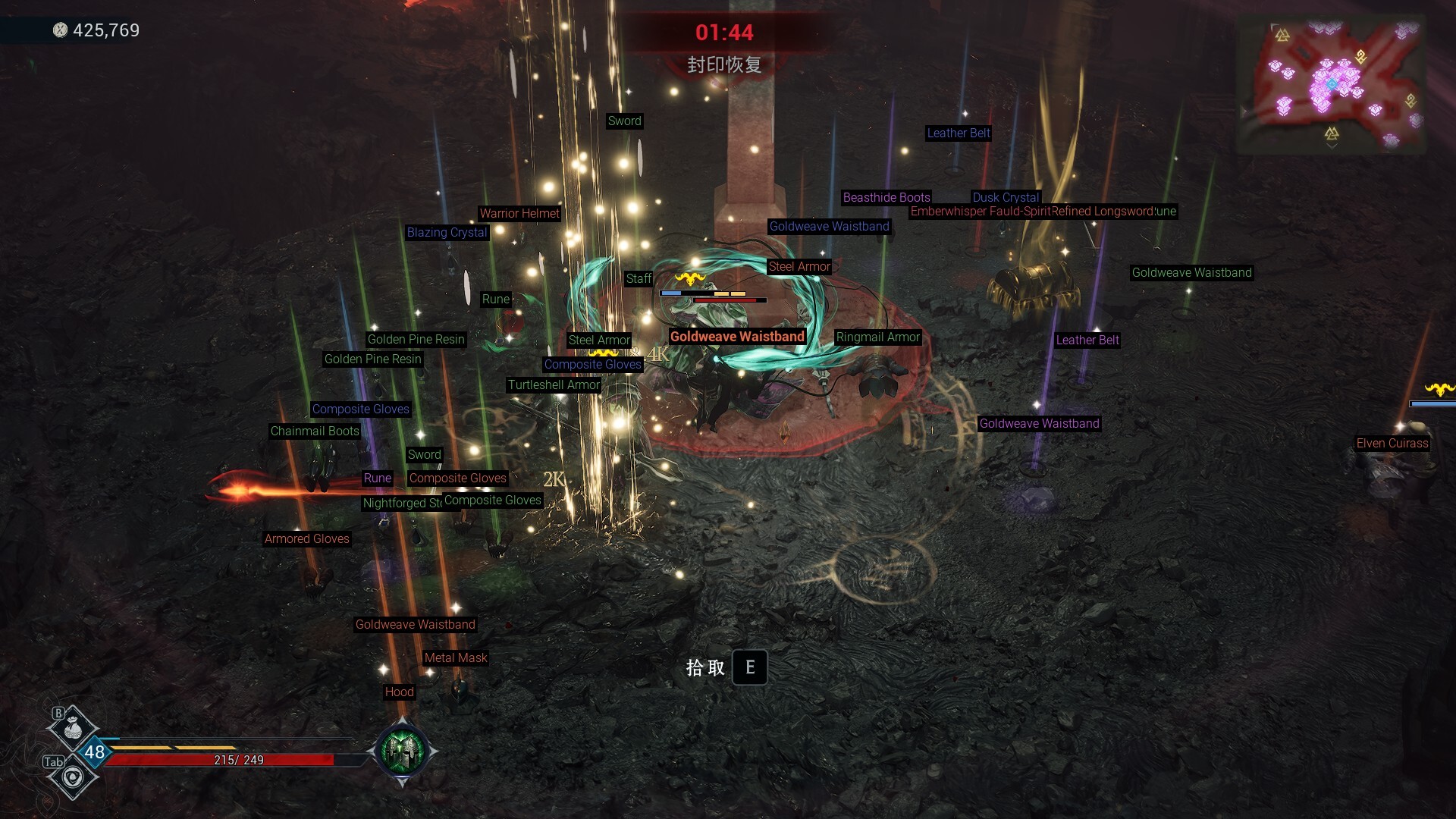
Task: Click the E pickup key icon
Action: 750,667
